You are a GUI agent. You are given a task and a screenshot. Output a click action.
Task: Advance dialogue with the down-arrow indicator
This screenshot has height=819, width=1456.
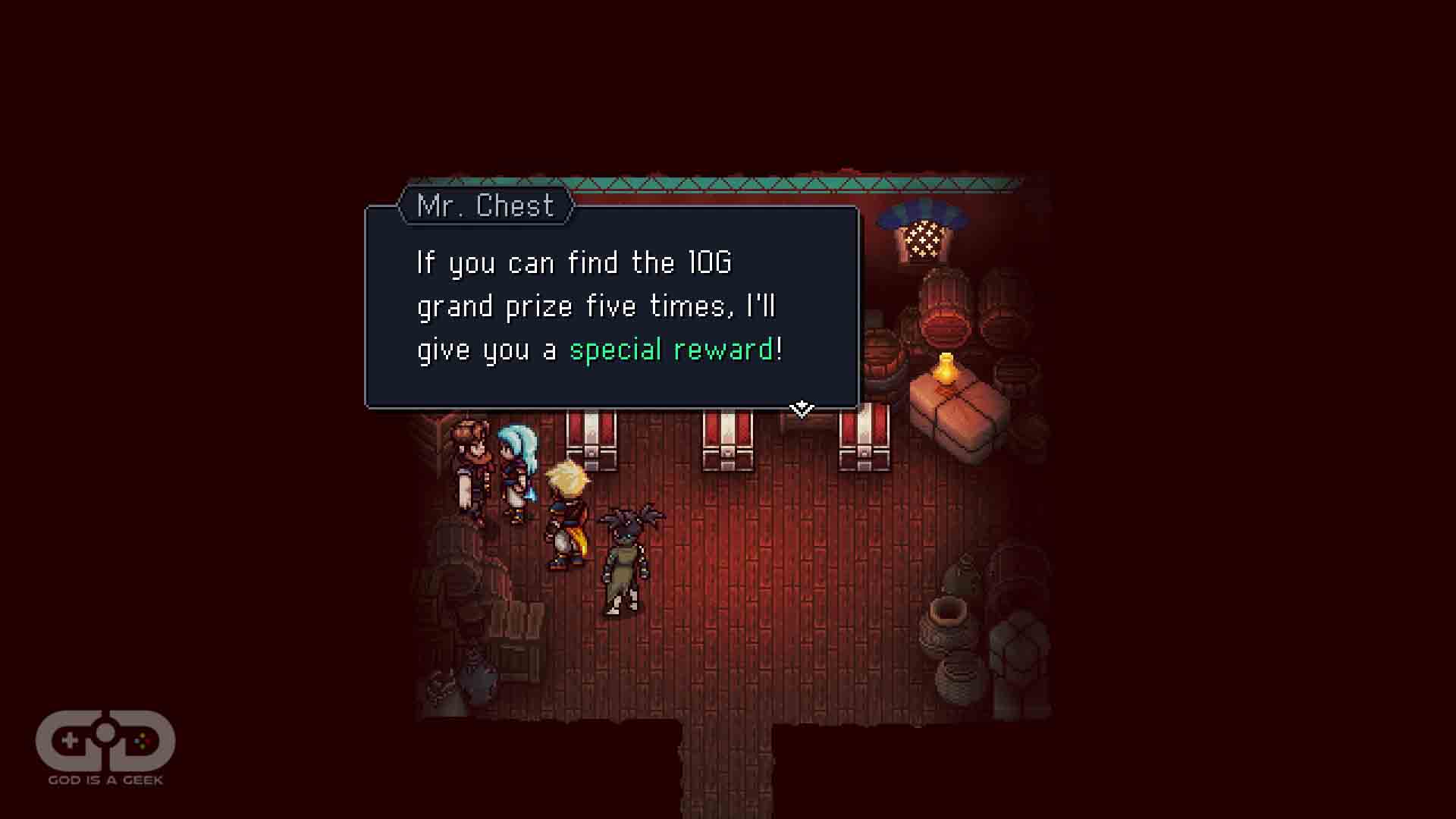click(x=801, y=409)
